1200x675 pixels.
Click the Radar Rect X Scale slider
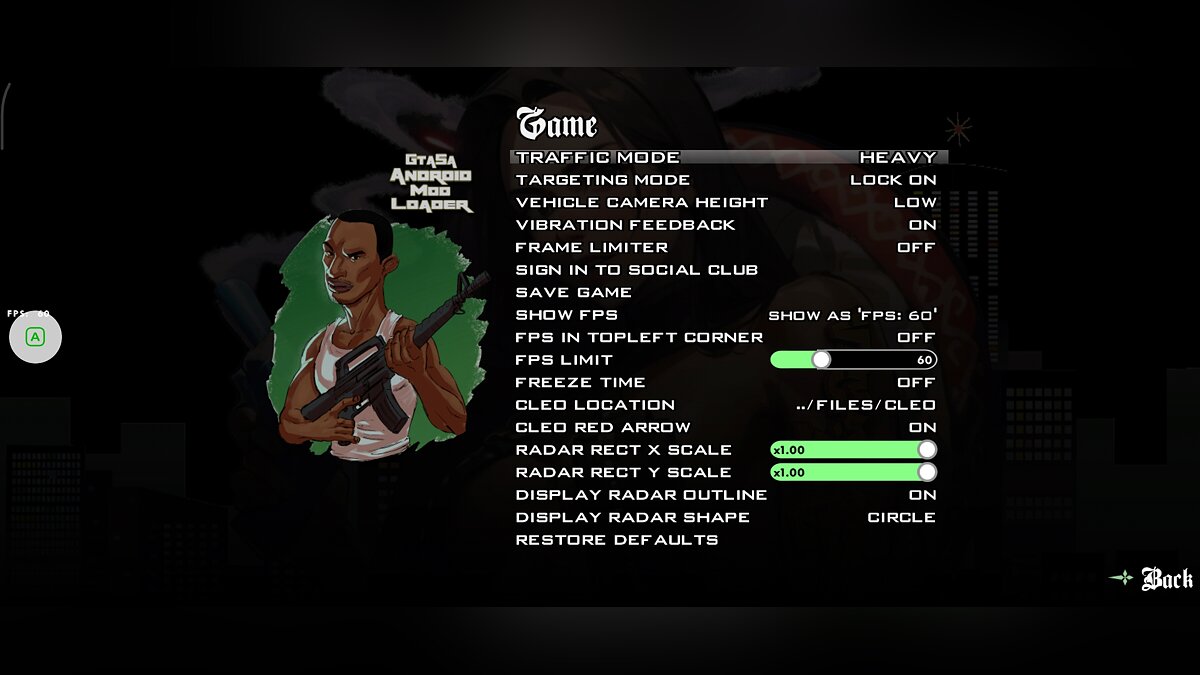click(853, 450)
